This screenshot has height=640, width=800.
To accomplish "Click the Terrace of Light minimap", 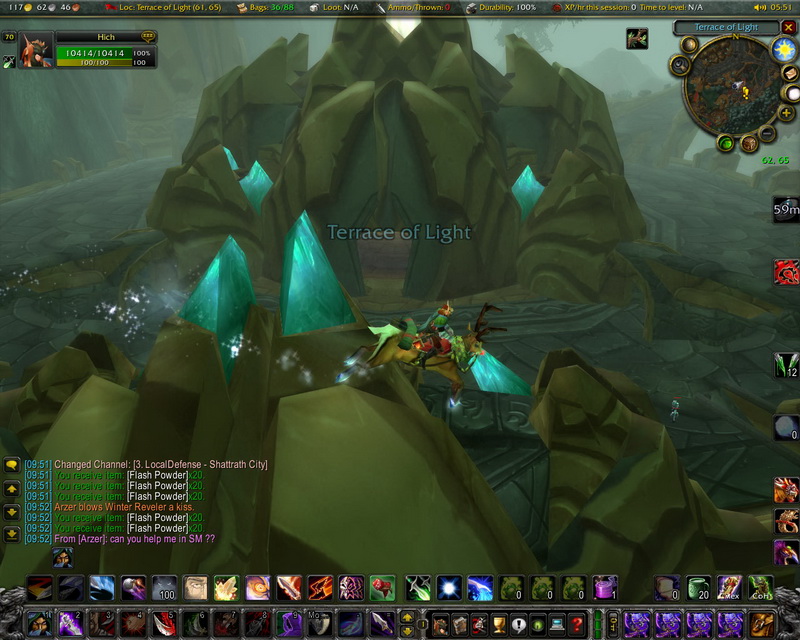I will [x=733, y=90].
